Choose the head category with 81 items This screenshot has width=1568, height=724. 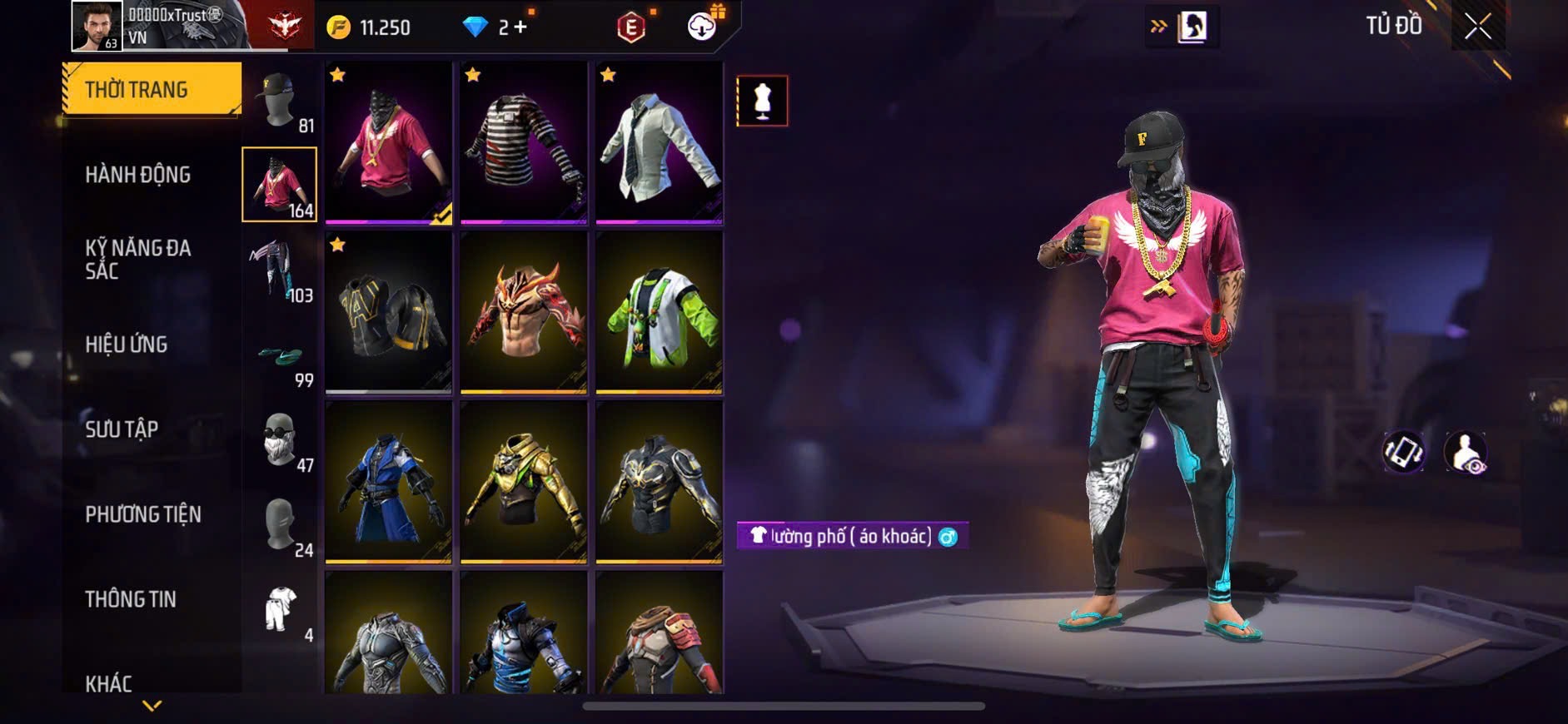(280, 101)
